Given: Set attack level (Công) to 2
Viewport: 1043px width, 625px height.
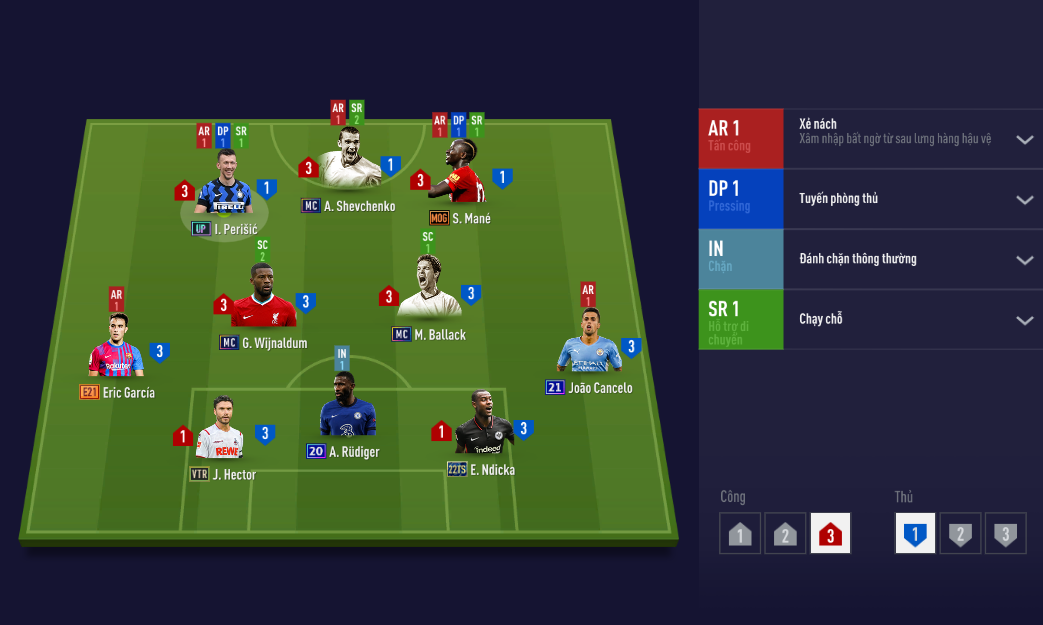Looking at the screenshot, I should [x=785, y=534].
